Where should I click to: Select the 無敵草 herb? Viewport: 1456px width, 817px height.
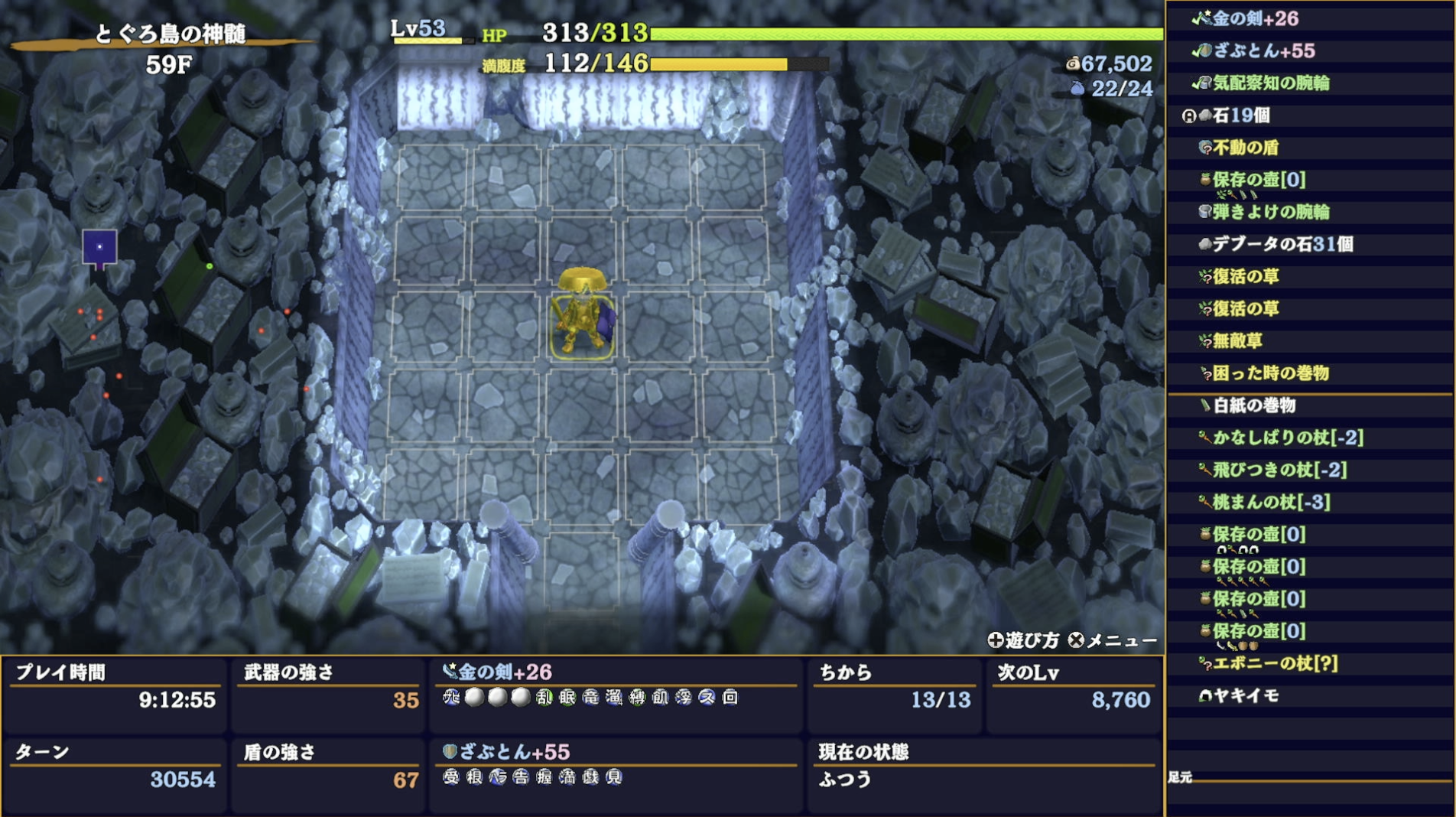tap(1237, 340)
